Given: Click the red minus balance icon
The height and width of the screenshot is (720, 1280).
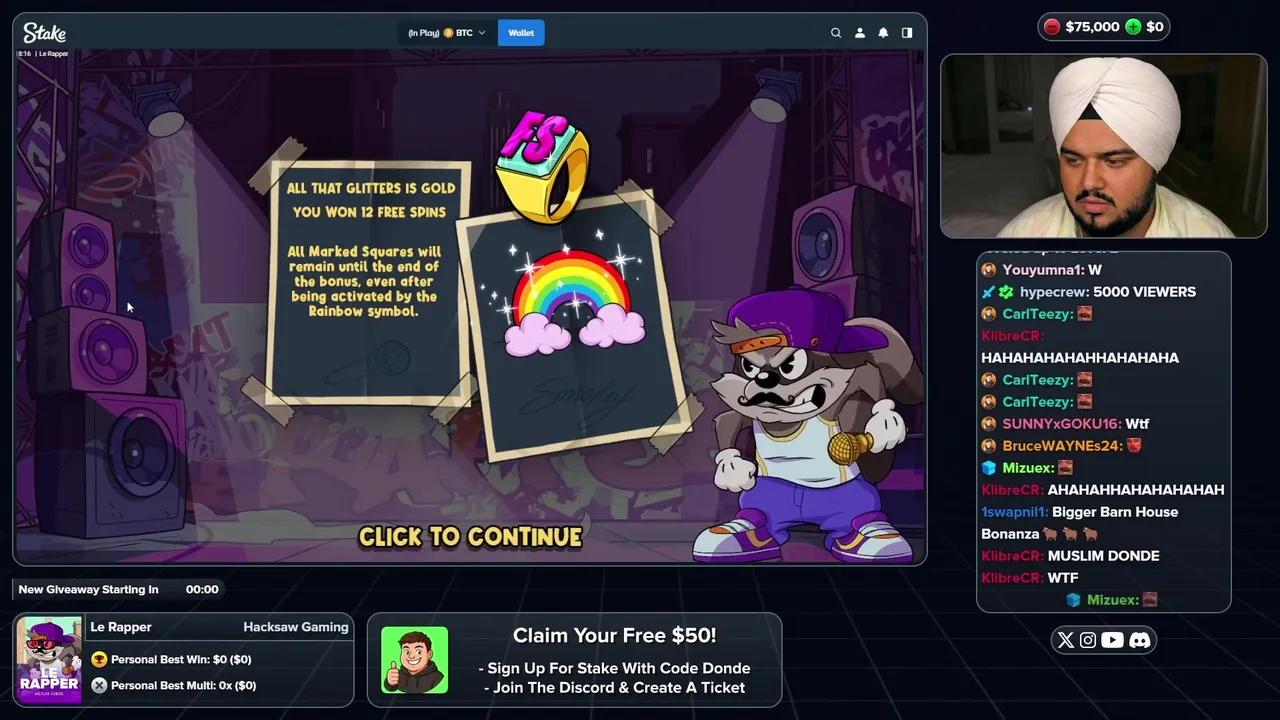Looking at the screenshot, I should coord(1051,27).
